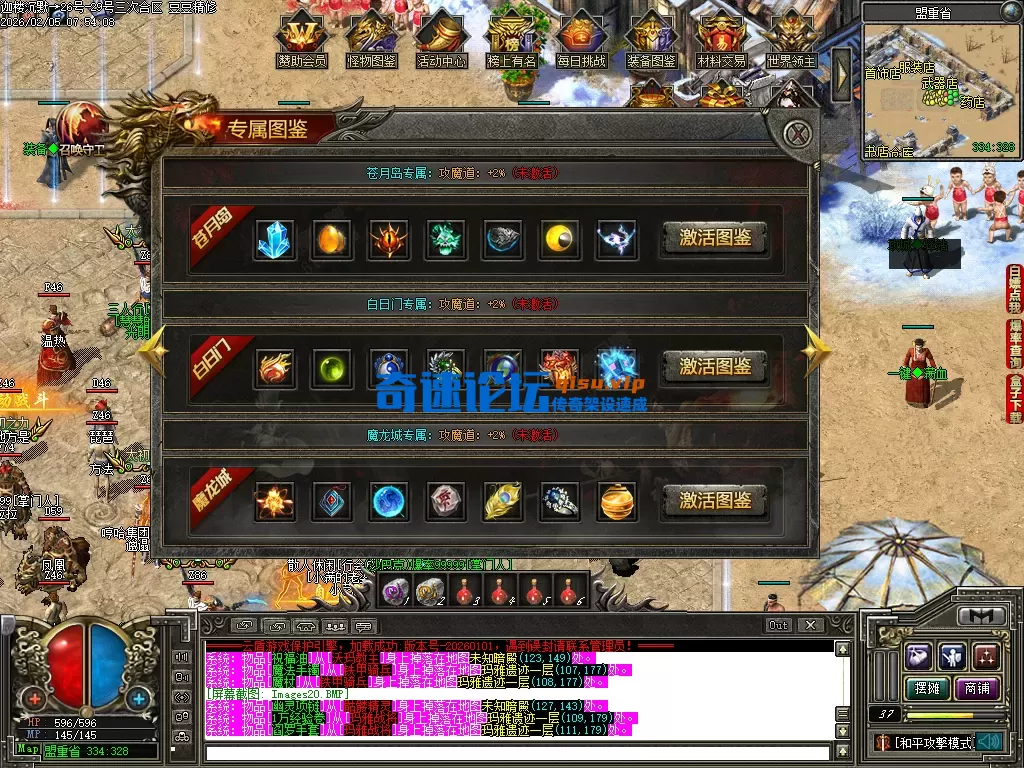The image size is (1024, 768).
Task: Open the 材料交易 material trade
Action: (721, 40)
